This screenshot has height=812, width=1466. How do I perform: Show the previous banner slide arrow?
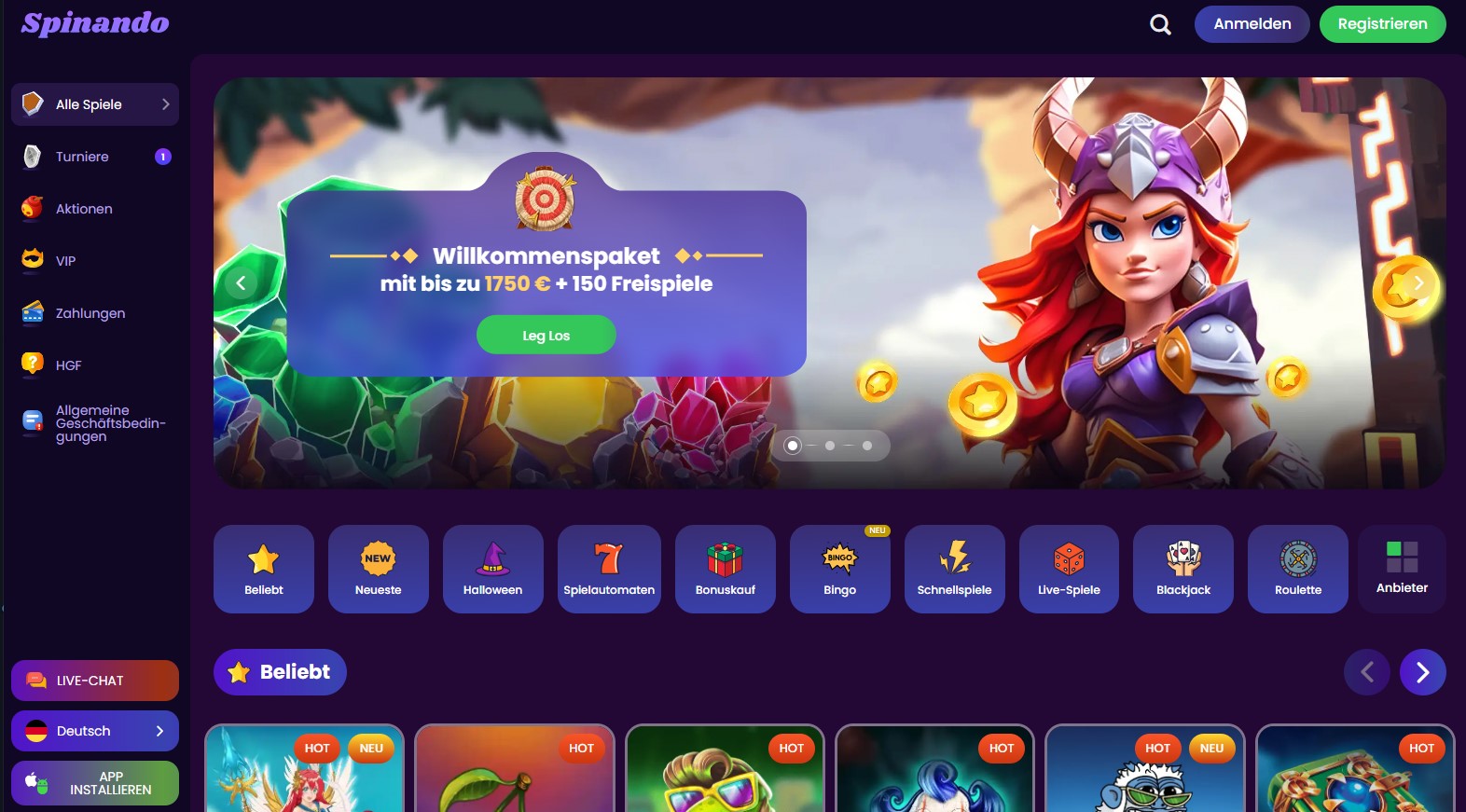tap(241, 282)
